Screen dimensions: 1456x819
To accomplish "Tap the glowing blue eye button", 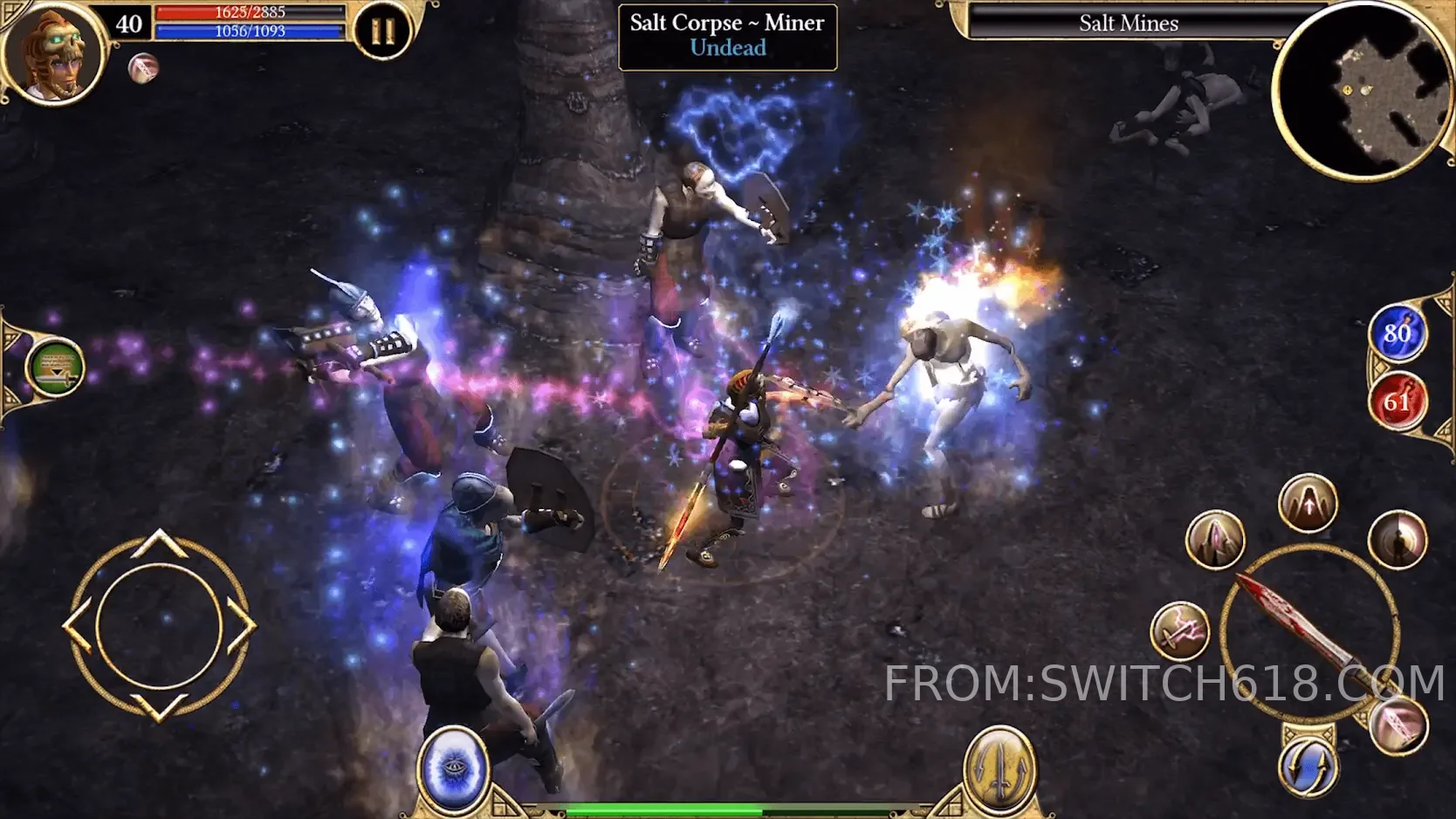I will 453,768.
